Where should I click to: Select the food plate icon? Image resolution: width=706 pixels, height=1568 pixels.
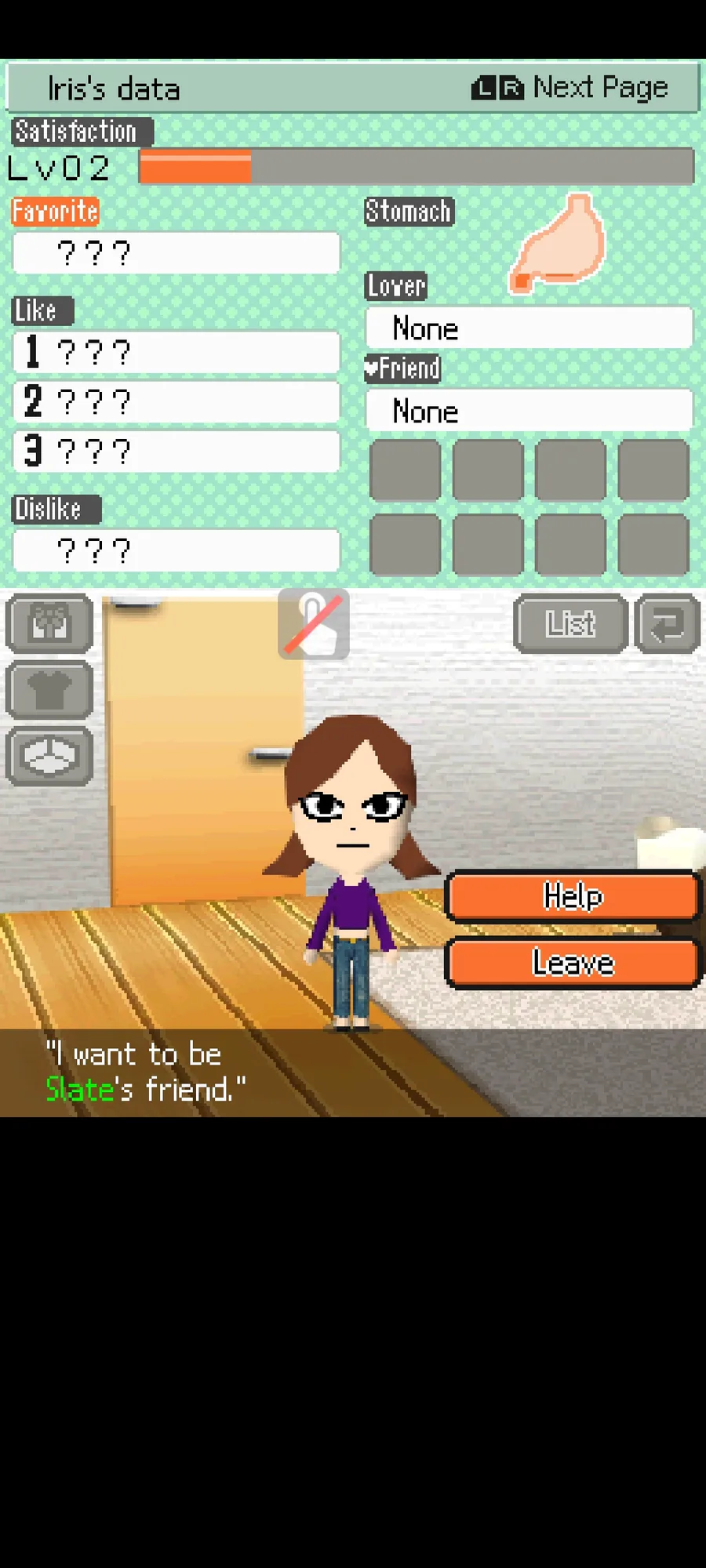49,757
